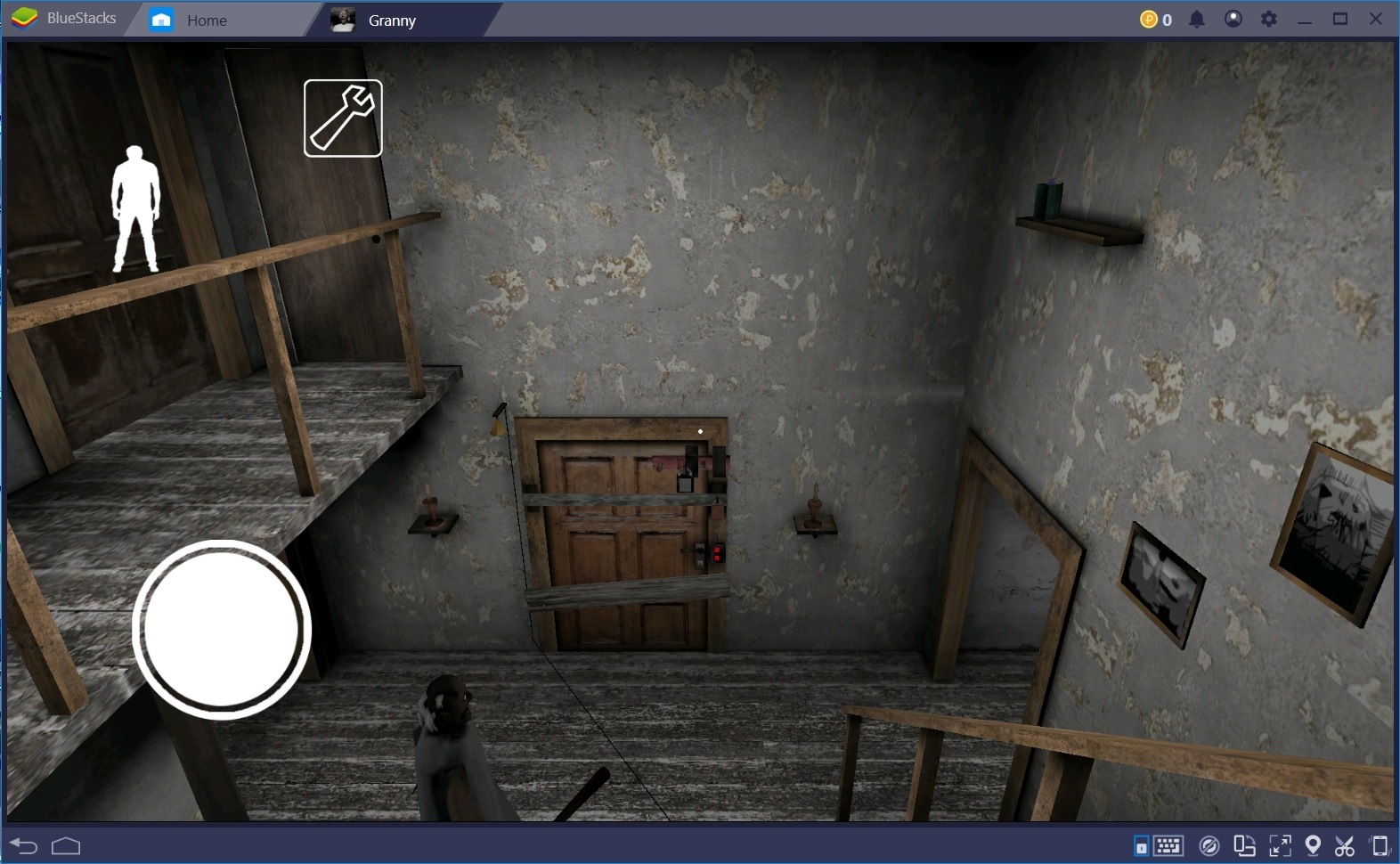Toggle the on-screen keyboard
The height and width of the screenshot is (864, 1400).
click(x=1169, y=844)
